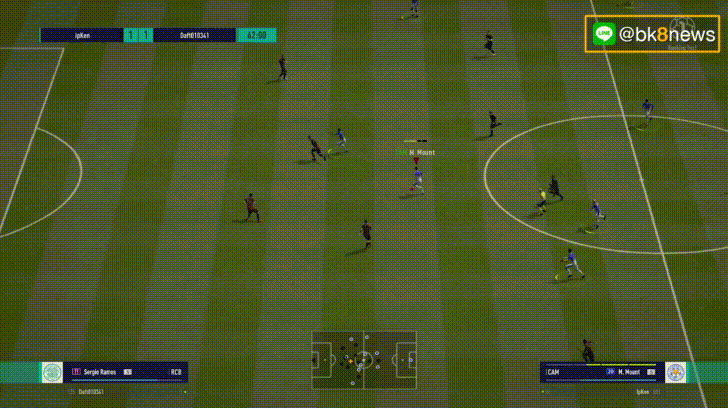Select the M. Mount player panel
Viewport: 728px width, 408px height.
coord(600,372)
